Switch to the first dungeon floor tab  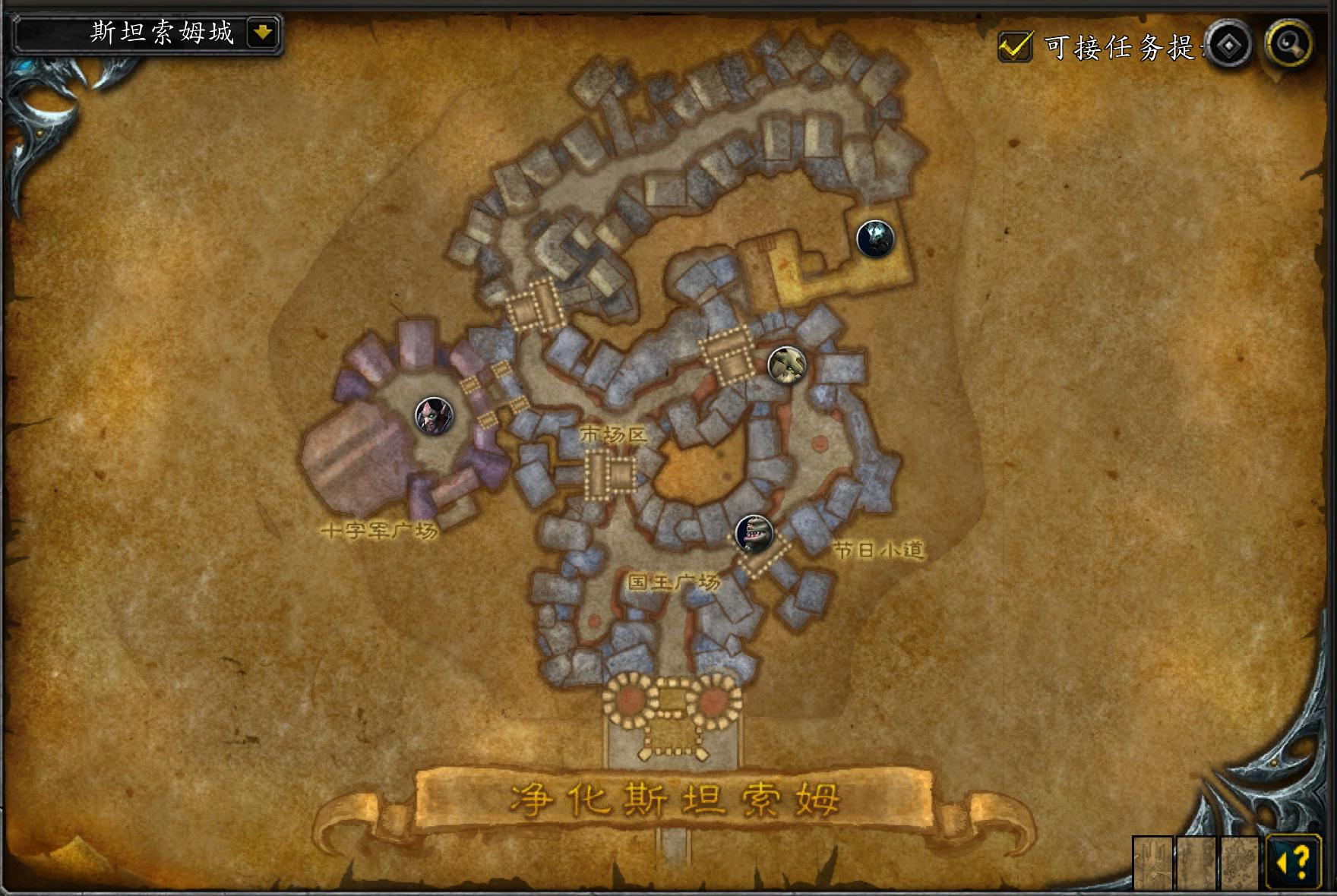tap(1153, 863)
